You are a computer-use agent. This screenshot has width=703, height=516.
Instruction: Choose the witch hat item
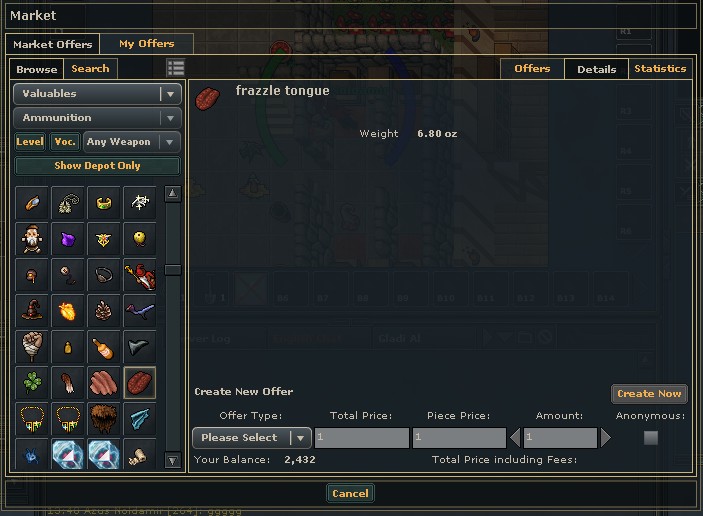35,310
